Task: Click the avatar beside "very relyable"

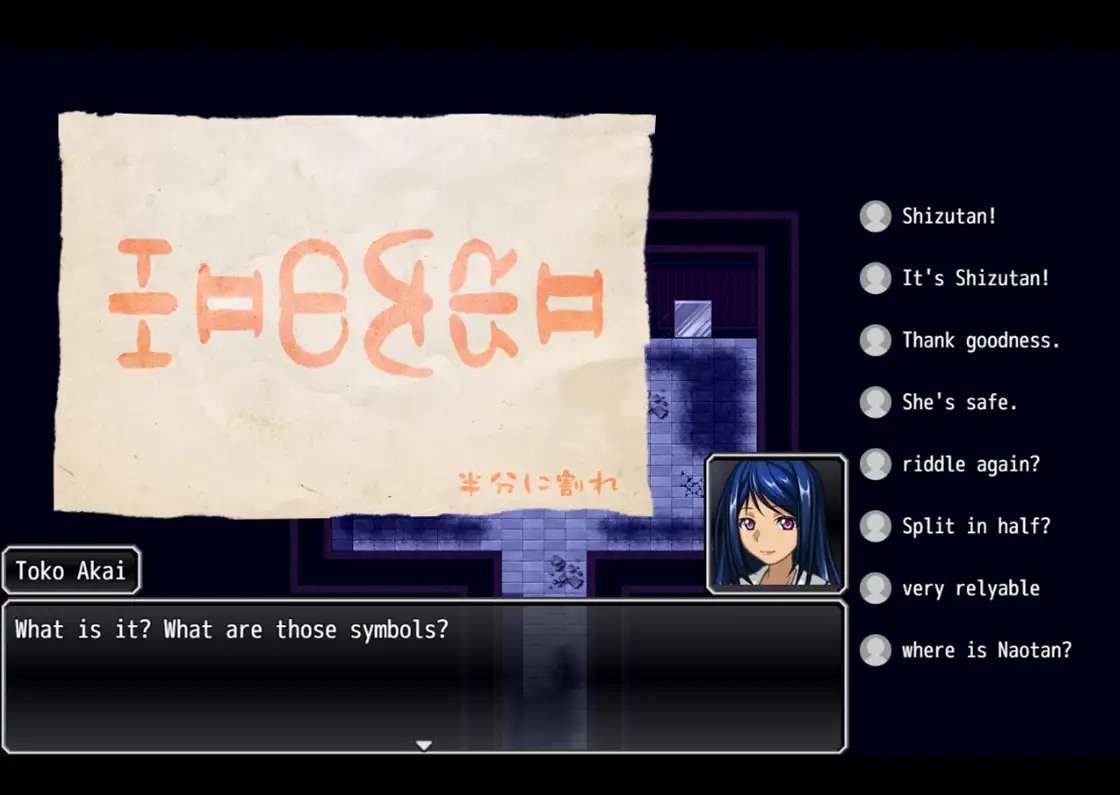Action: tap(875, 588)
